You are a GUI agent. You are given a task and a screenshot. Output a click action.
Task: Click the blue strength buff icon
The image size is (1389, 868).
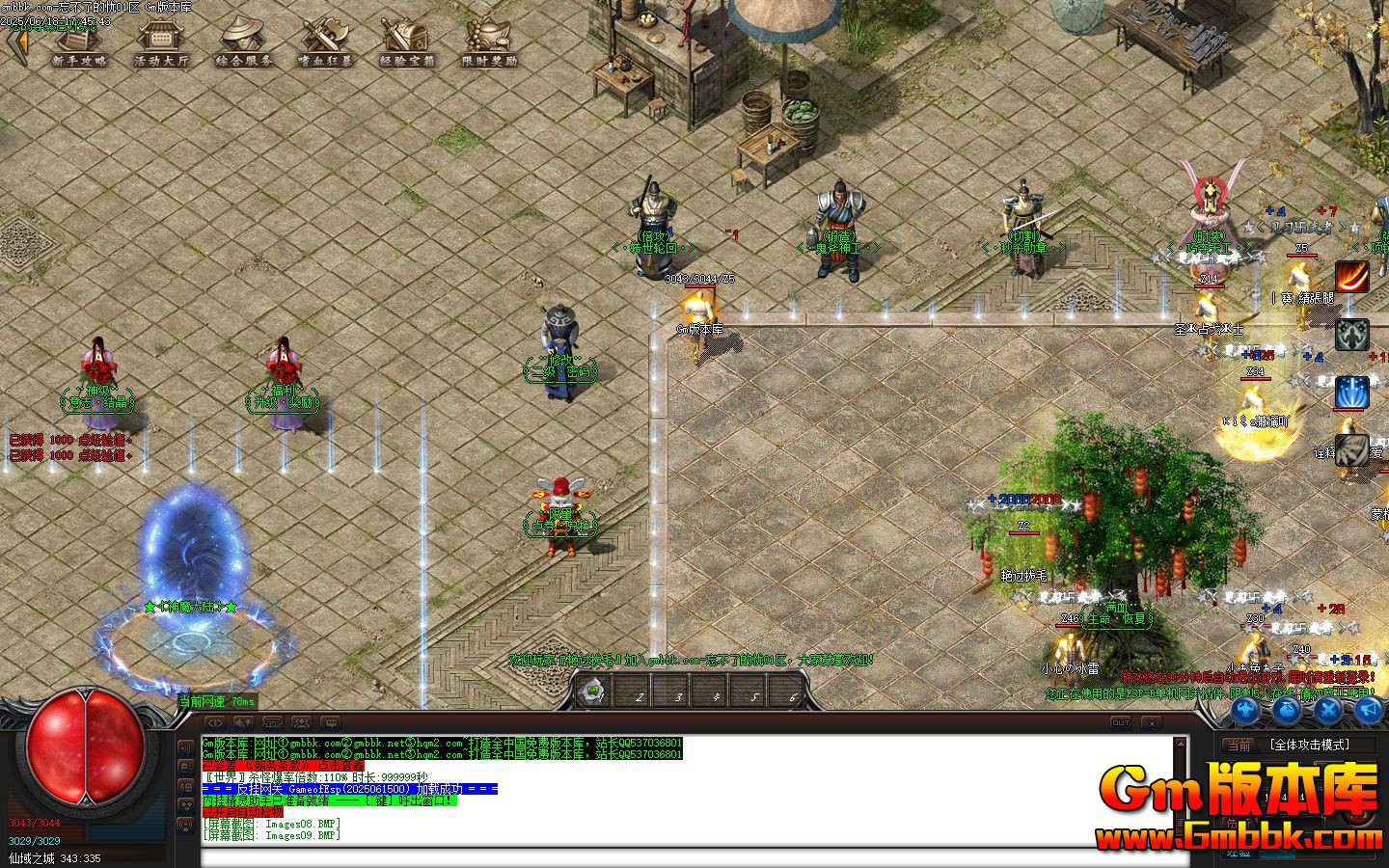click(x=1245, y=712)
